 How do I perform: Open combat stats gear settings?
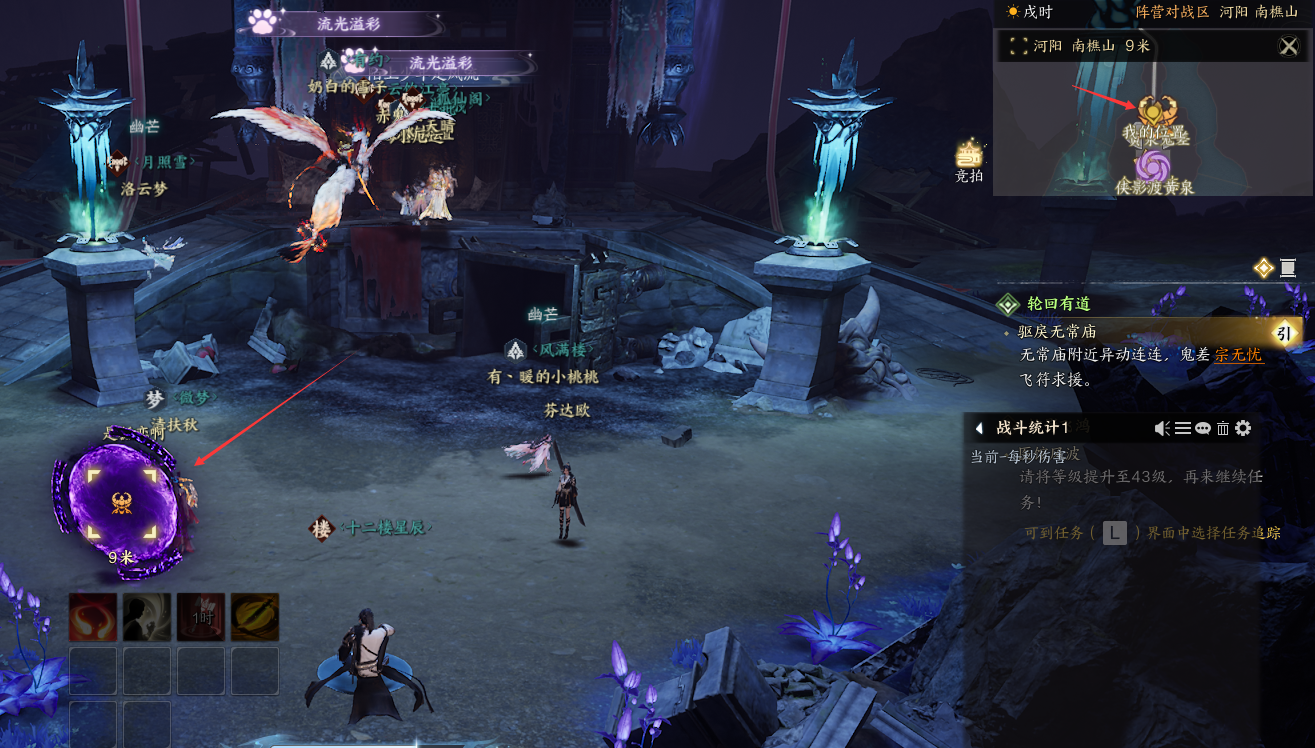pyautogui.click(x=1243, y=428)
